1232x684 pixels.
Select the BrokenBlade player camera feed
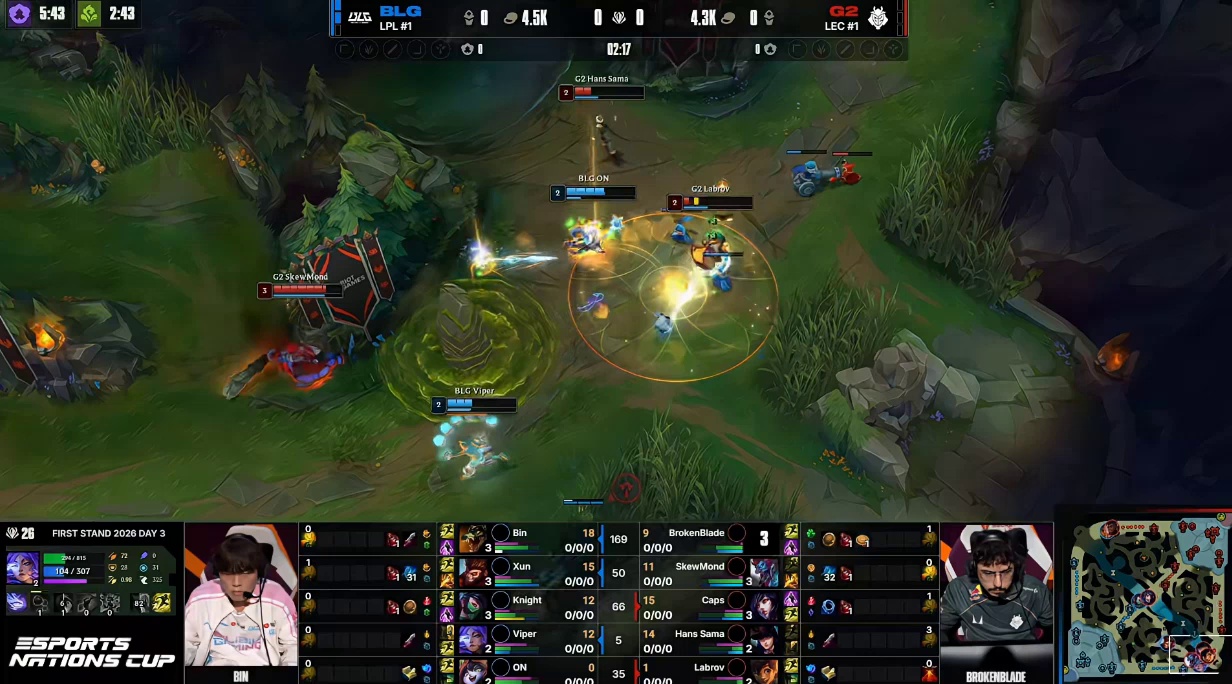click(996, 595)
